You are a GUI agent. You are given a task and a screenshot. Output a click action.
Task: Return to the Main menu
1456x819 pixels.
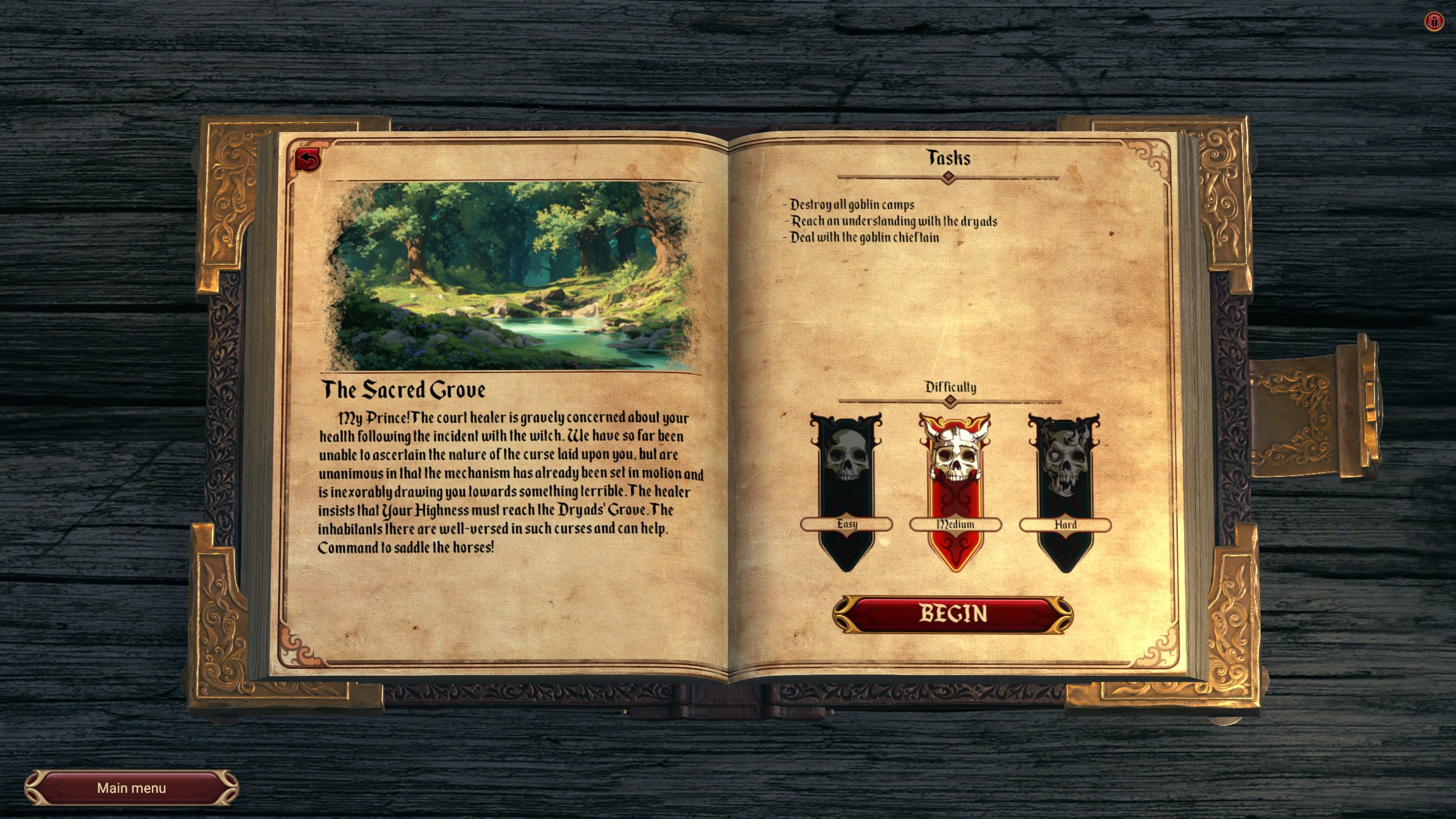coord(131,788)
